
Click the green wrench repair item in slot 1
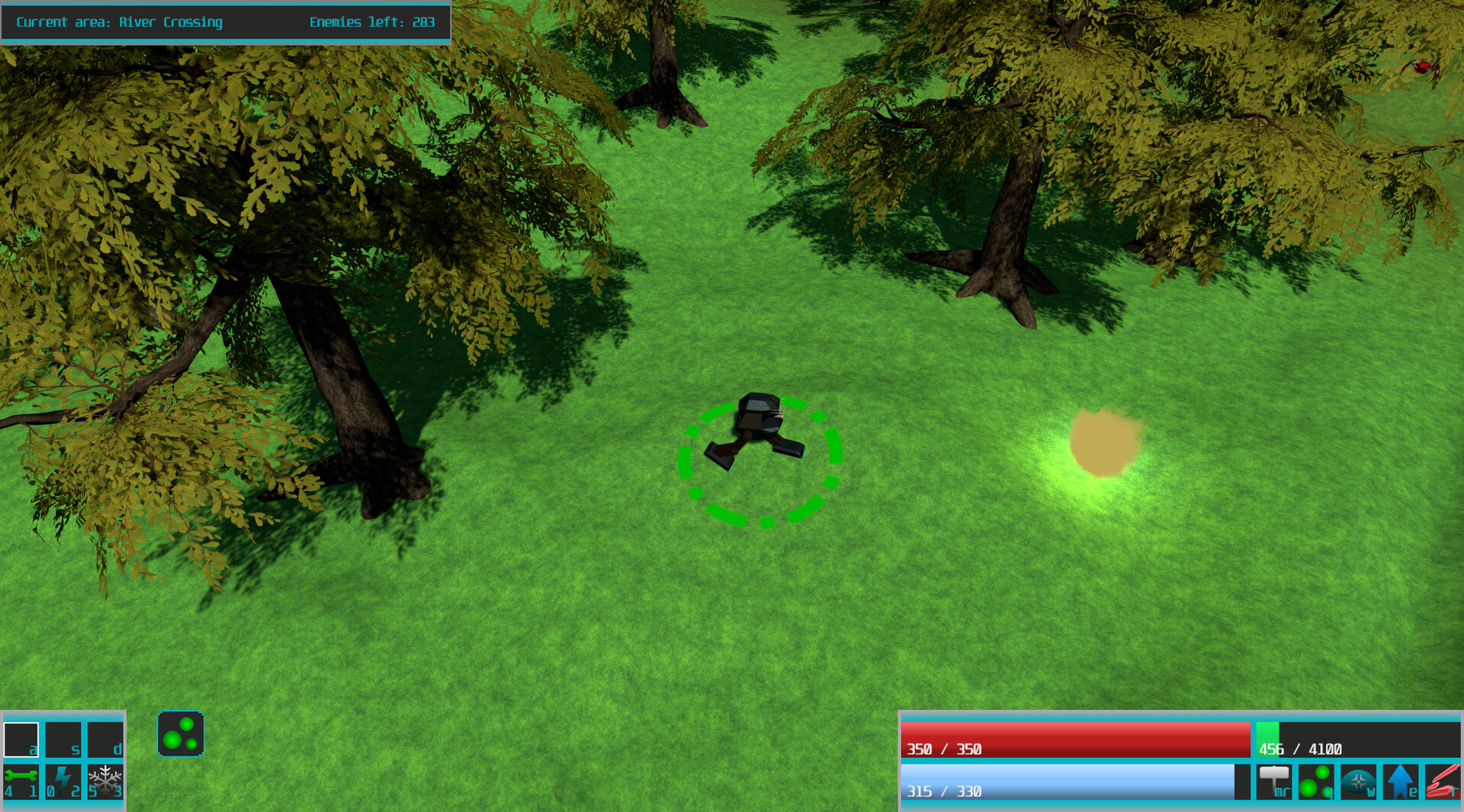click(x=21, y=782)
